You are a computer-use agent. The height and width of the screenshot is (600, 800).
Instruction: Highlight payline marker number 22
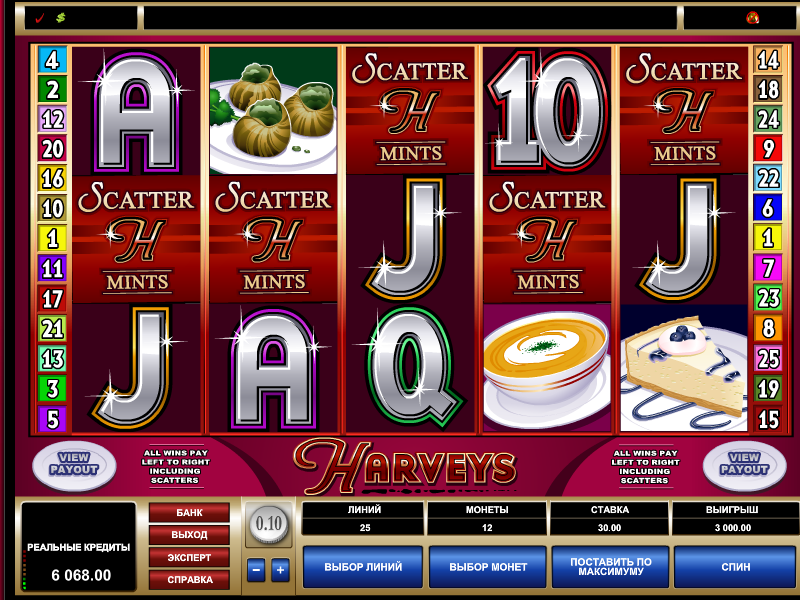coord(768,179)
